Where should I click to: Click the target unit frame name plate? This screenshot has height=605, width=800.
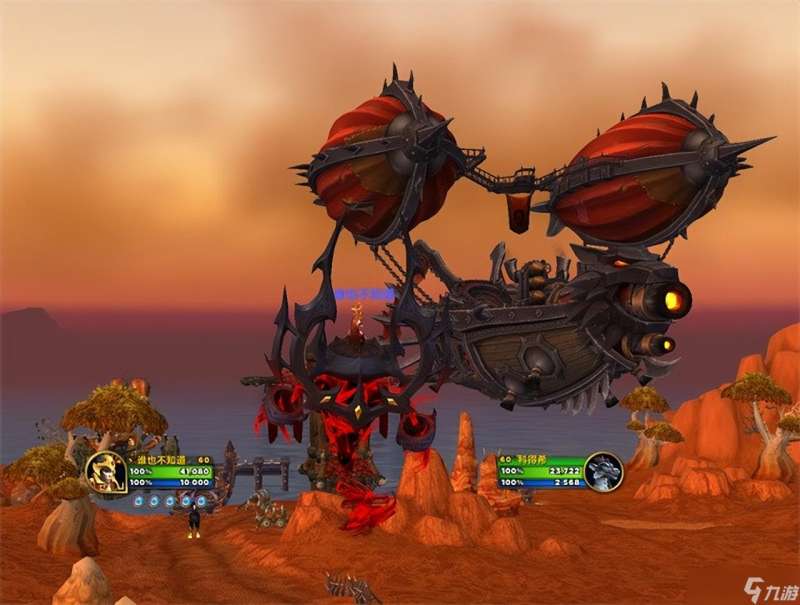tap(538, 459)
